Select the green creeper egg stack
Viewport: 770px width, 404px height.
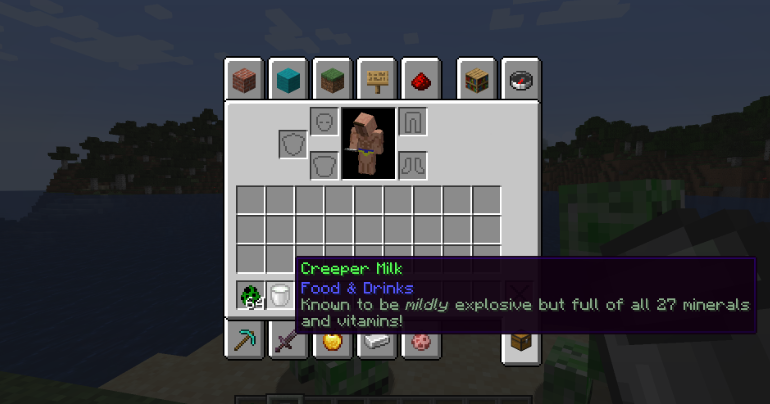click(x=250, y=296)
